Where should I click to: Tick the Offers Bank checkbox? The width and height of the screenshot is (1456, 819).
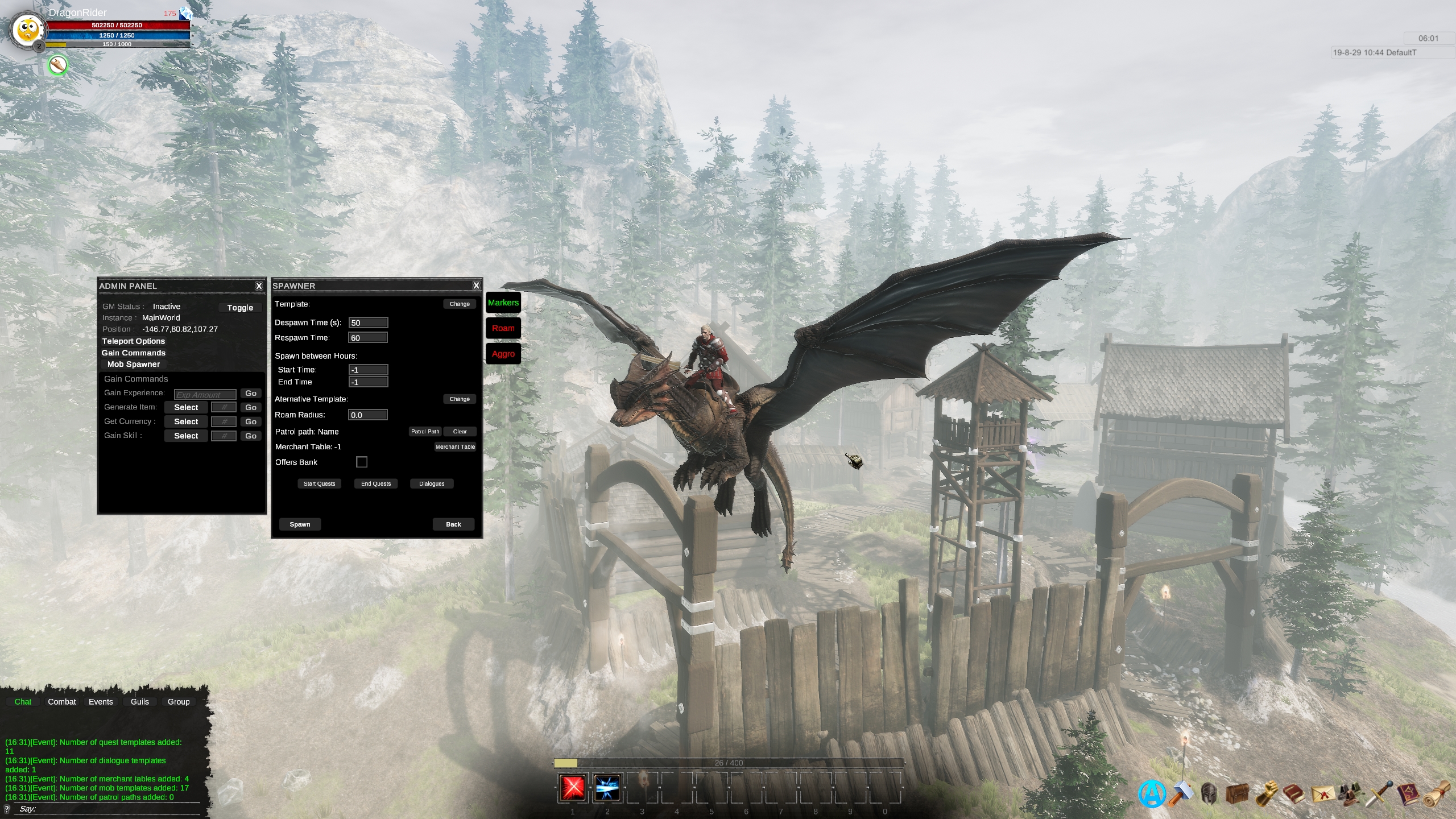(x=362, y=462)
